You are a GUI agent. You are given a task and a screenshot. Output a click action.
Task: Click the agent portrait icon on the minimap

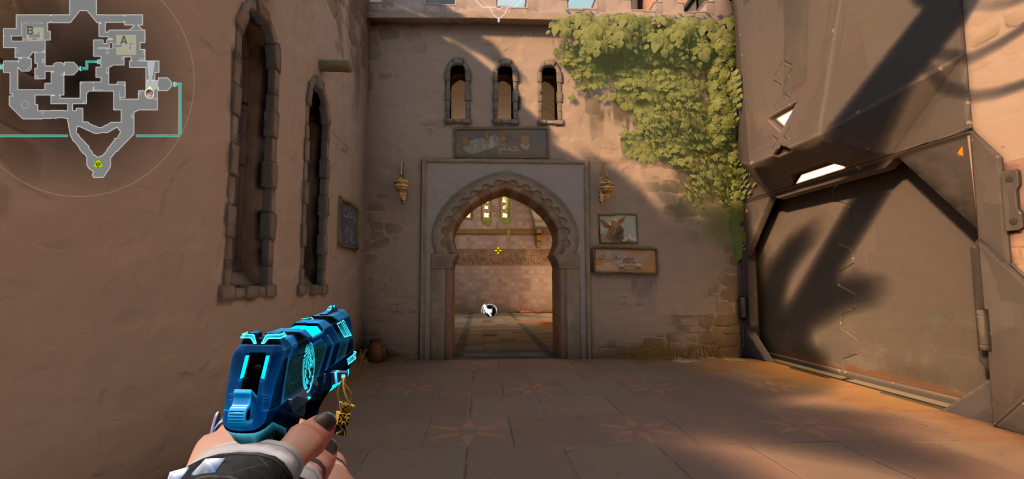(149, 93)
